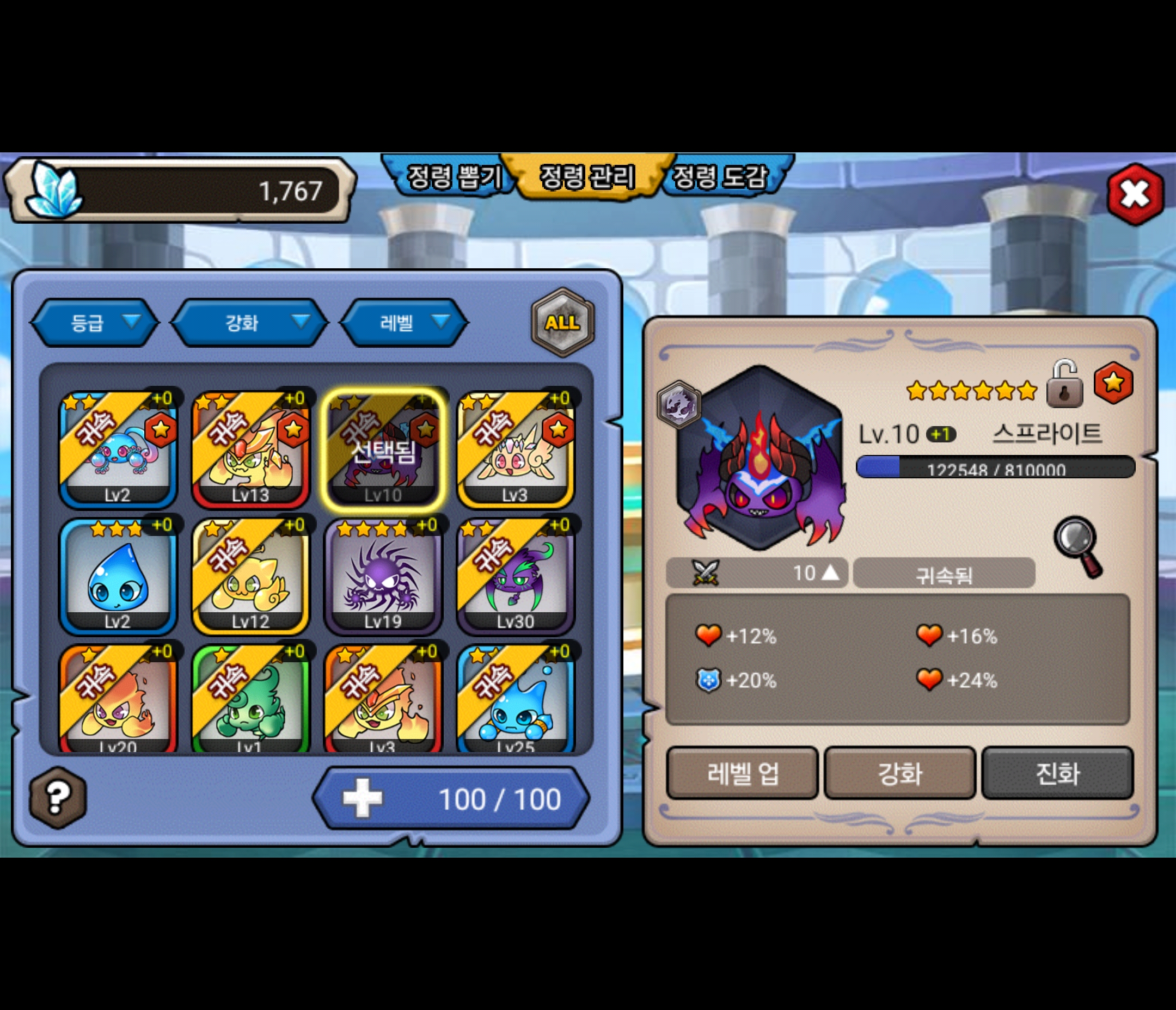Open the 정령 도감 tab

(720, 177)
